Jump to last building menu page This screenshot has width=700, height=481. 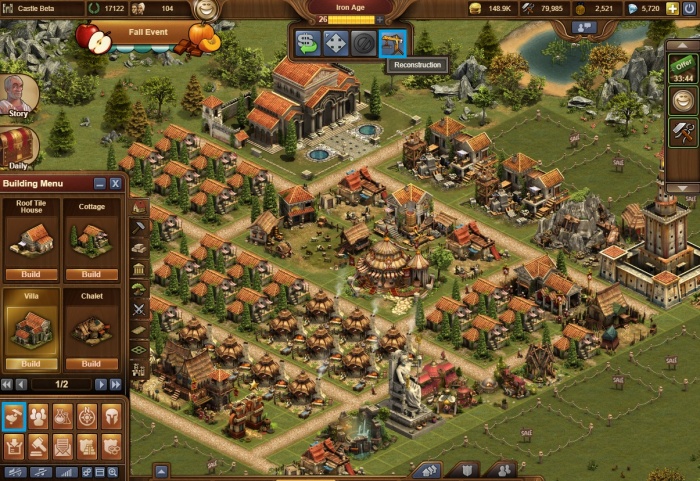(116, 384)
